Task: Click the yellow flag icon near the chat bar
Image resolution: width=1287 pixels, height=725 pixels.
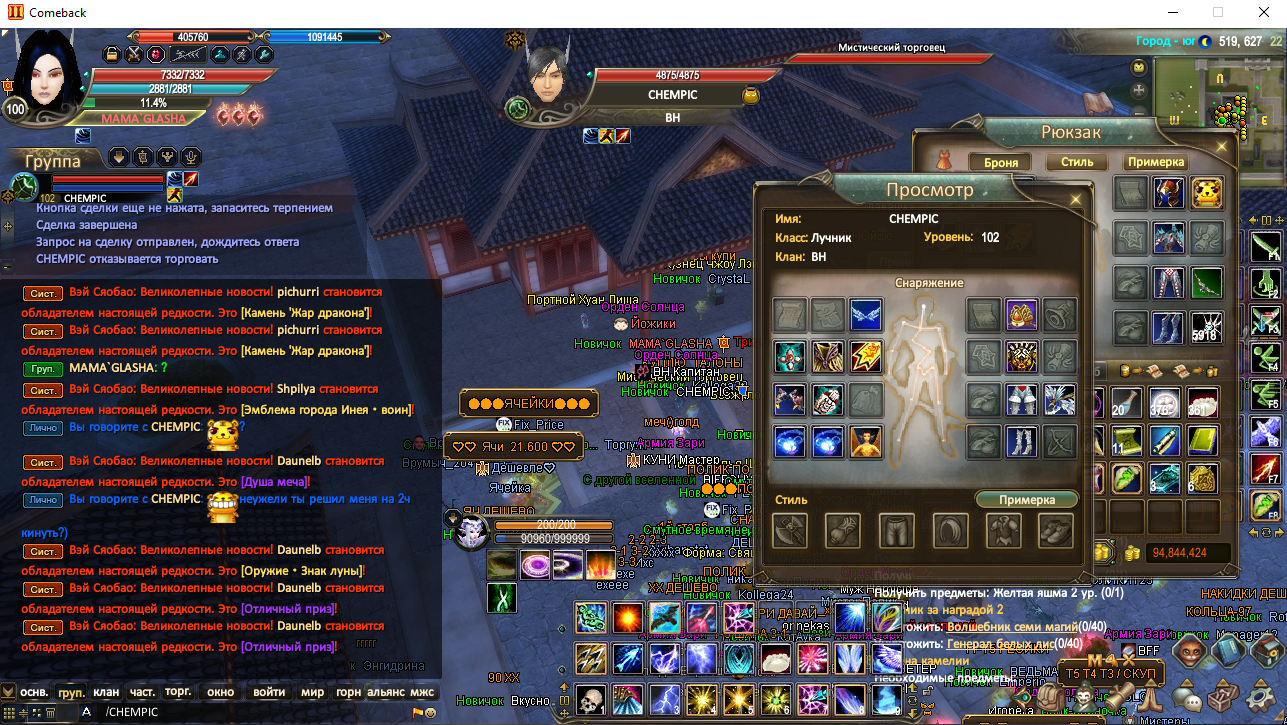Action: [418, 713]
